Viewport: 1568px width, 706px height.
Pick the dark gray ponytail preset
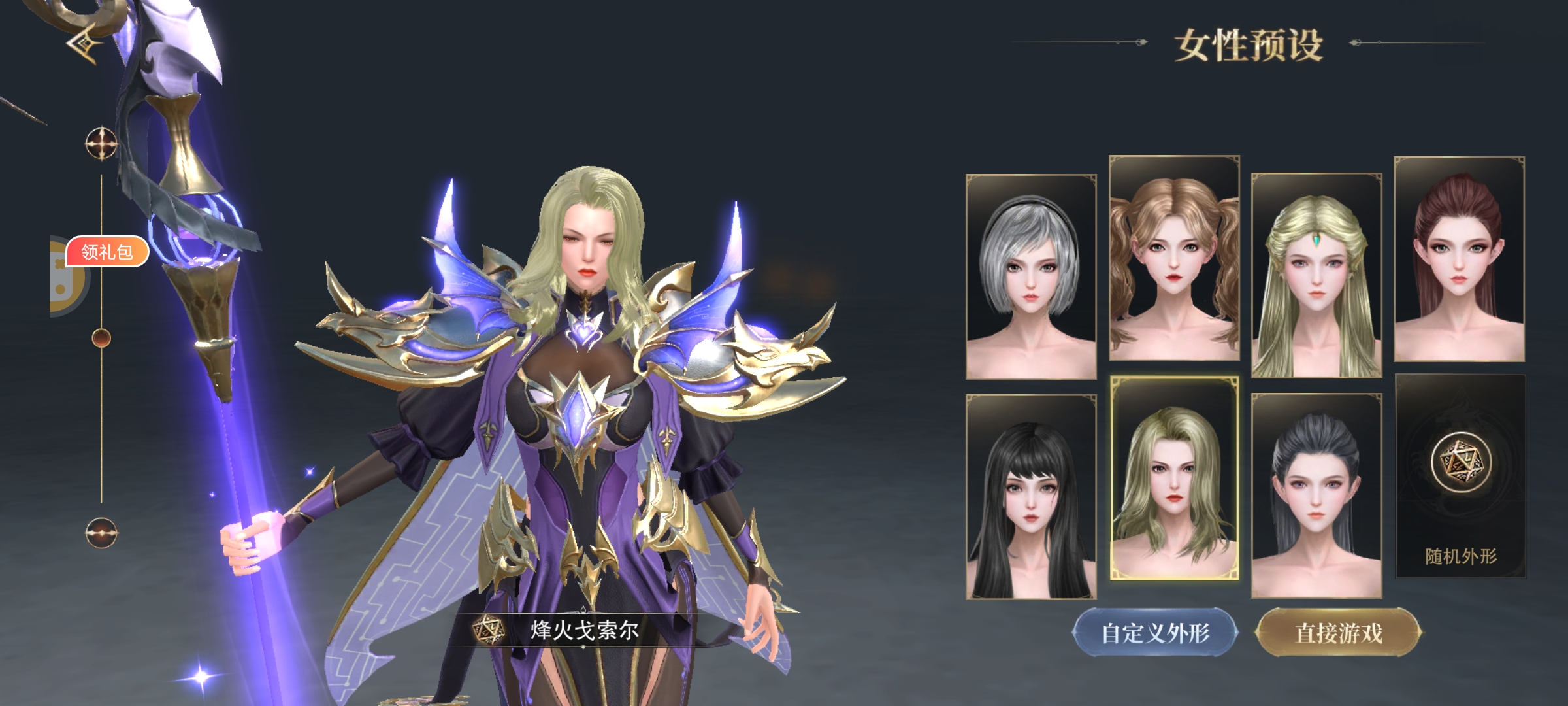(1316, 496)
